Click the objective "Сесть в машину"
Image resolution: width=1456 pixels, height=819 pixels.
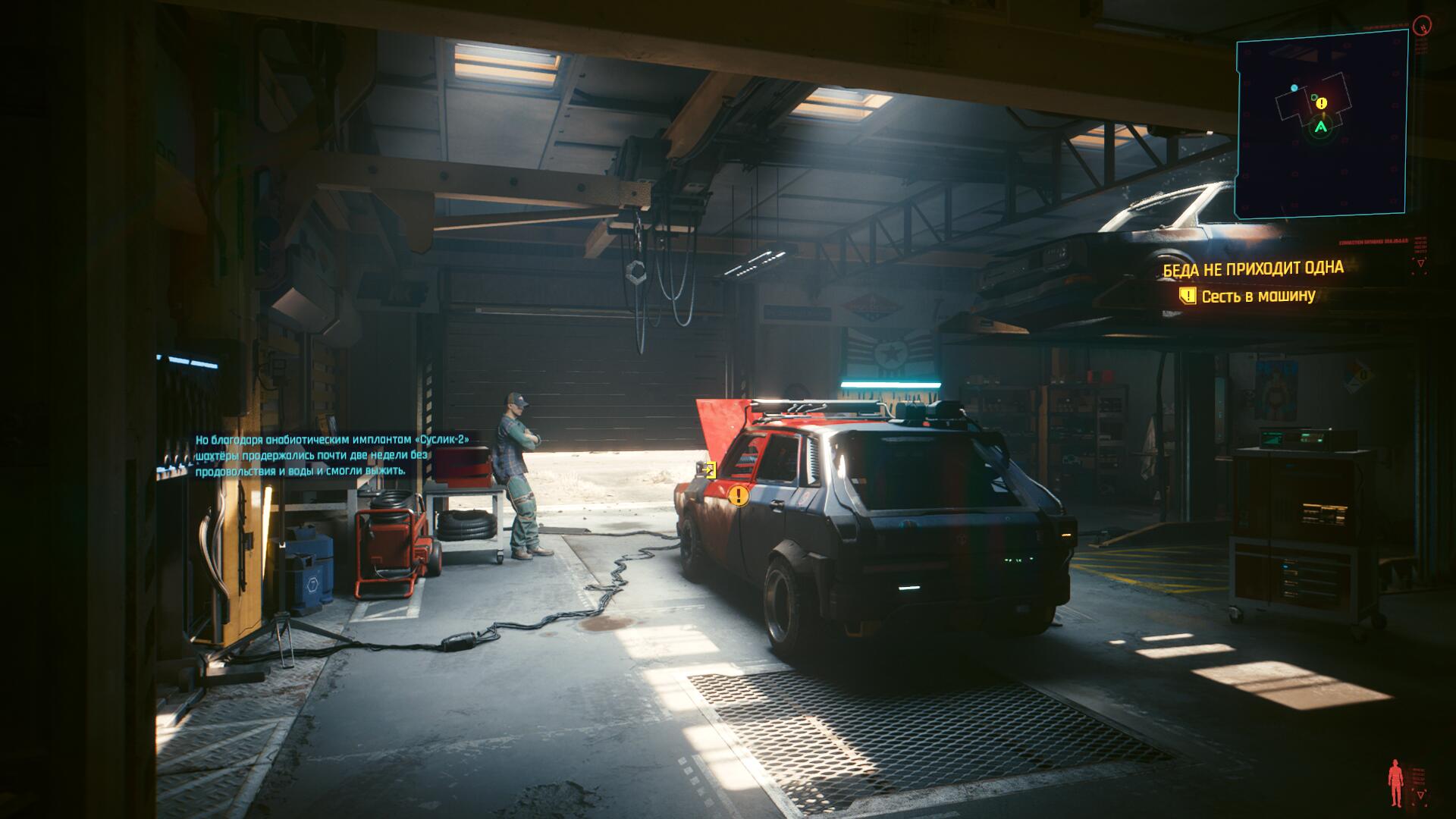[x=1257, y=296]
